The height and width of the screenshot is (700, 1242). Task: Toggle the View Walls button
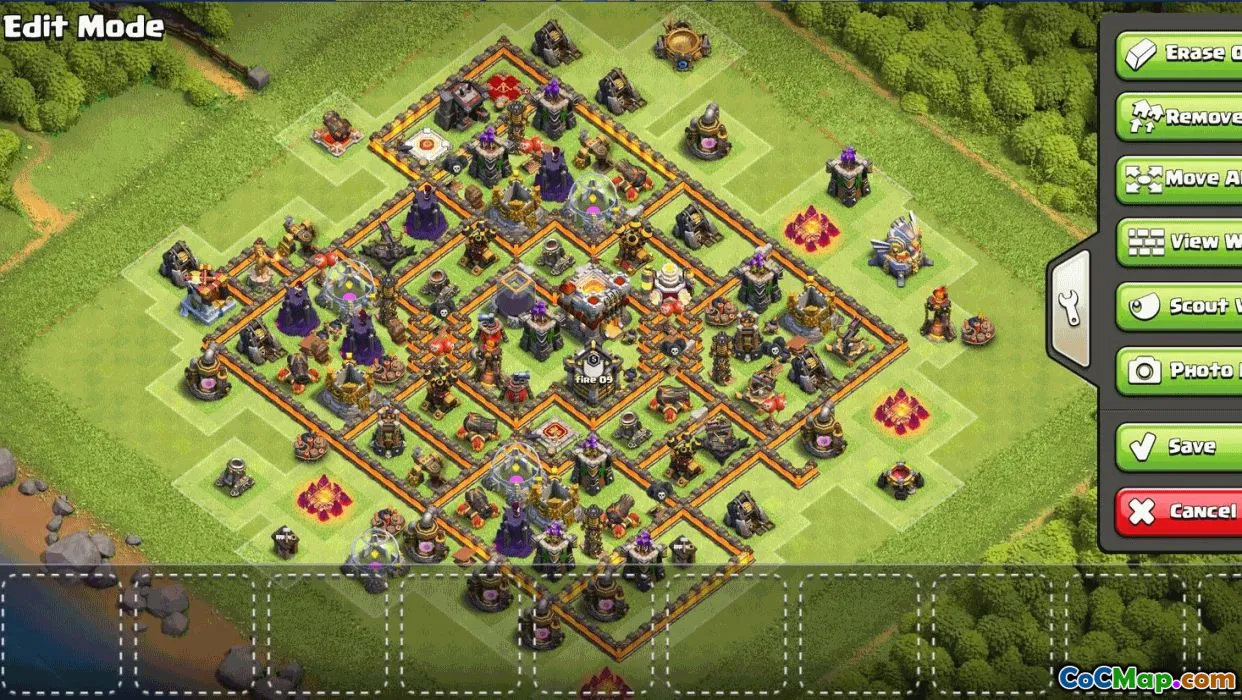[1180, 242]
